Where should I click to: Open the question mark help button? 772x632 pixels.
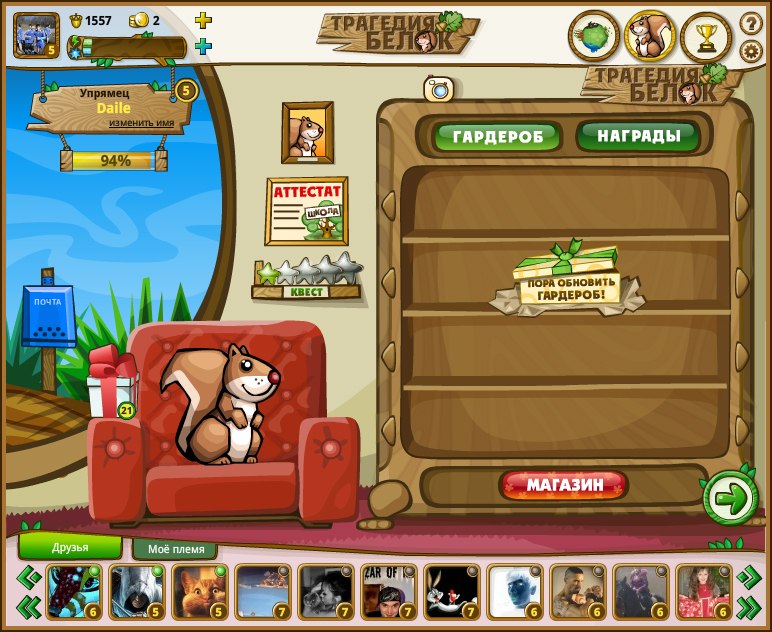point(750,22)
